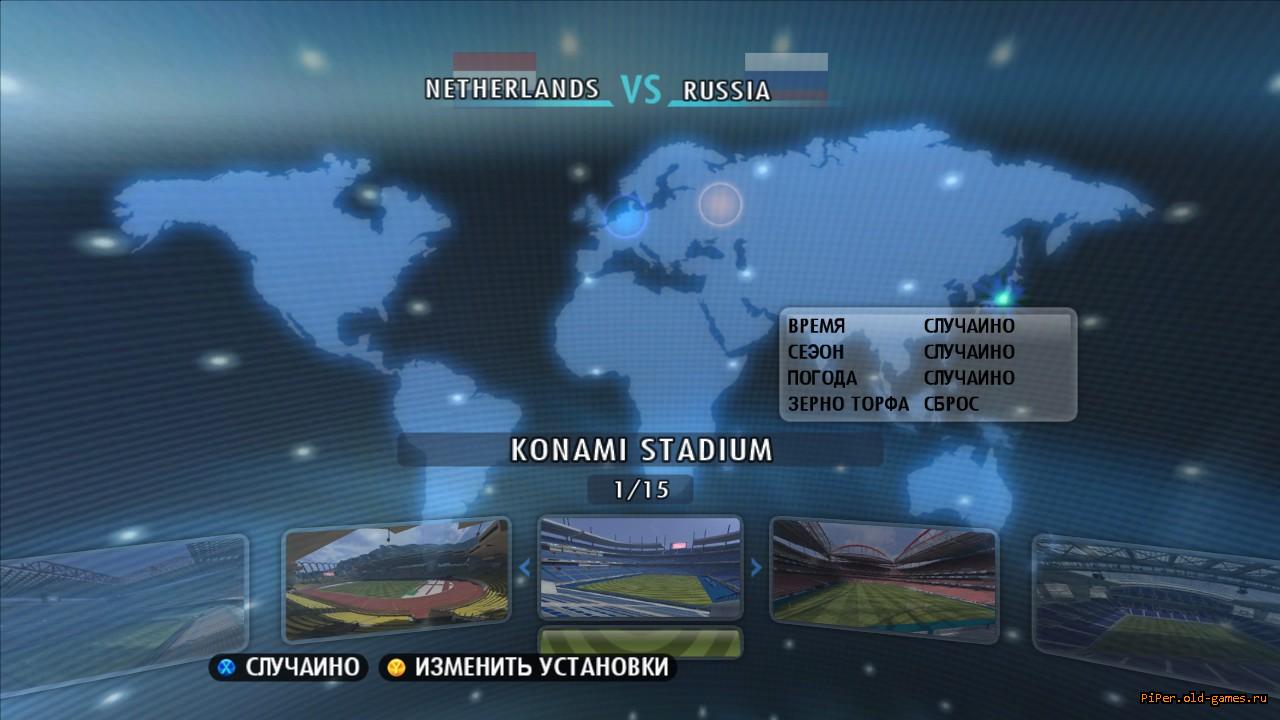Image resolution: width=1280 pixels, height=720 pixels.
Task: Choose СЛУЧАЙНО random stadium option
Action: click(x=289, y=667)
